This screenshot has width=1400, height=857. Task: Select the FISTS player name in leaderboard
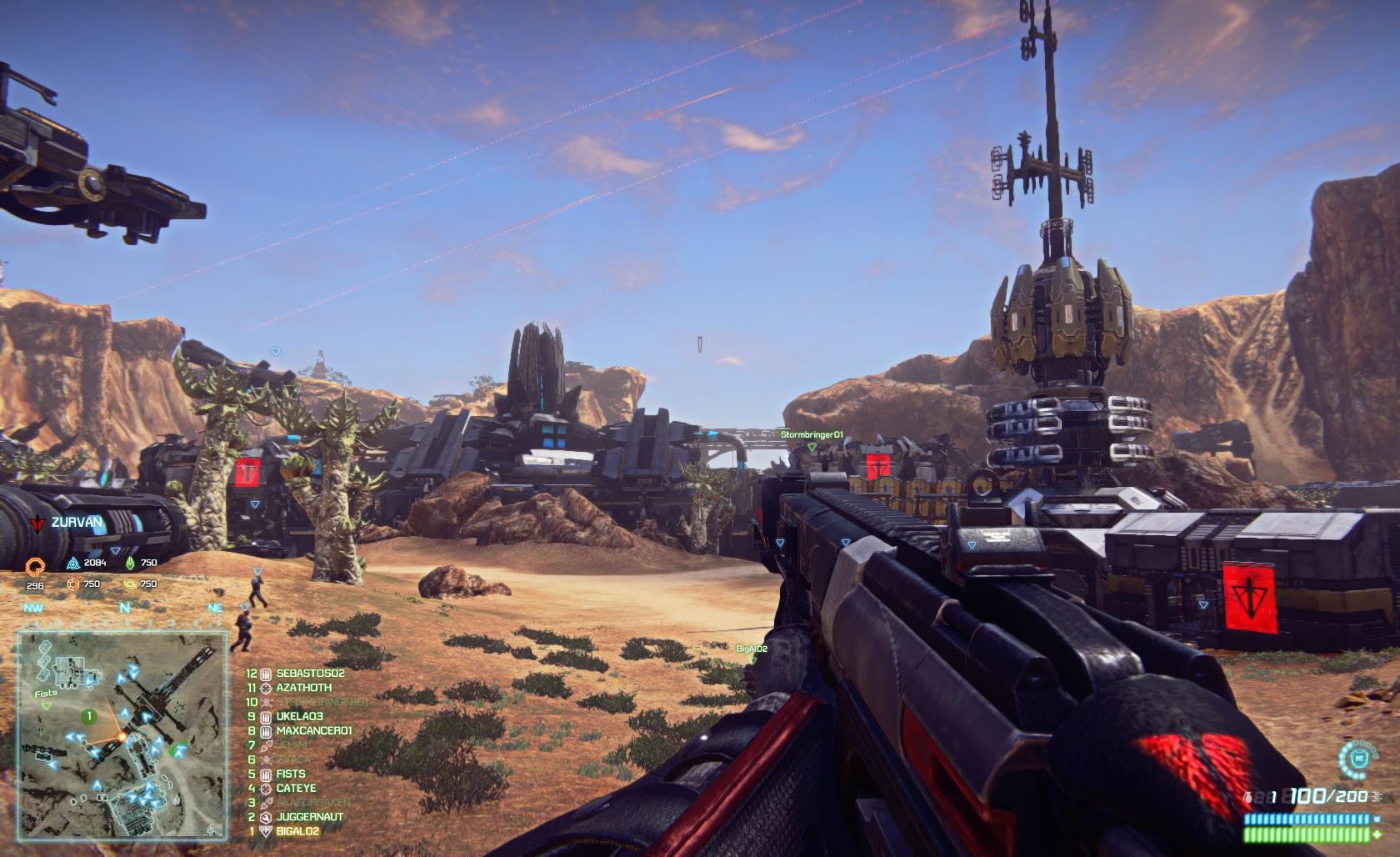[x=290, y=774]
